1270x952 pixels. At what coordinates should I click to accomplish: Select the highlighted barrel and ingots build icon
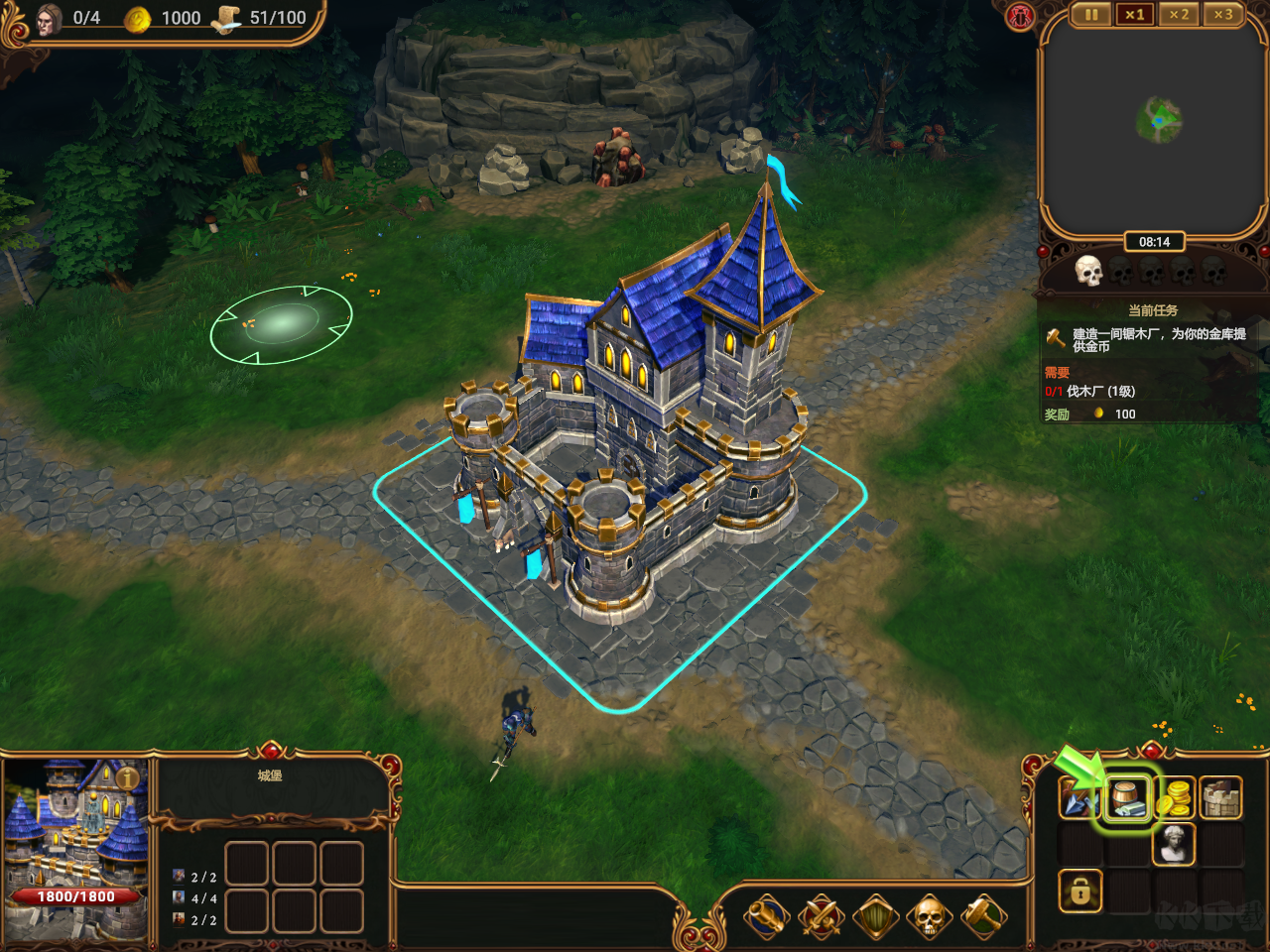pyautogui.click(x=1128, y=797)
